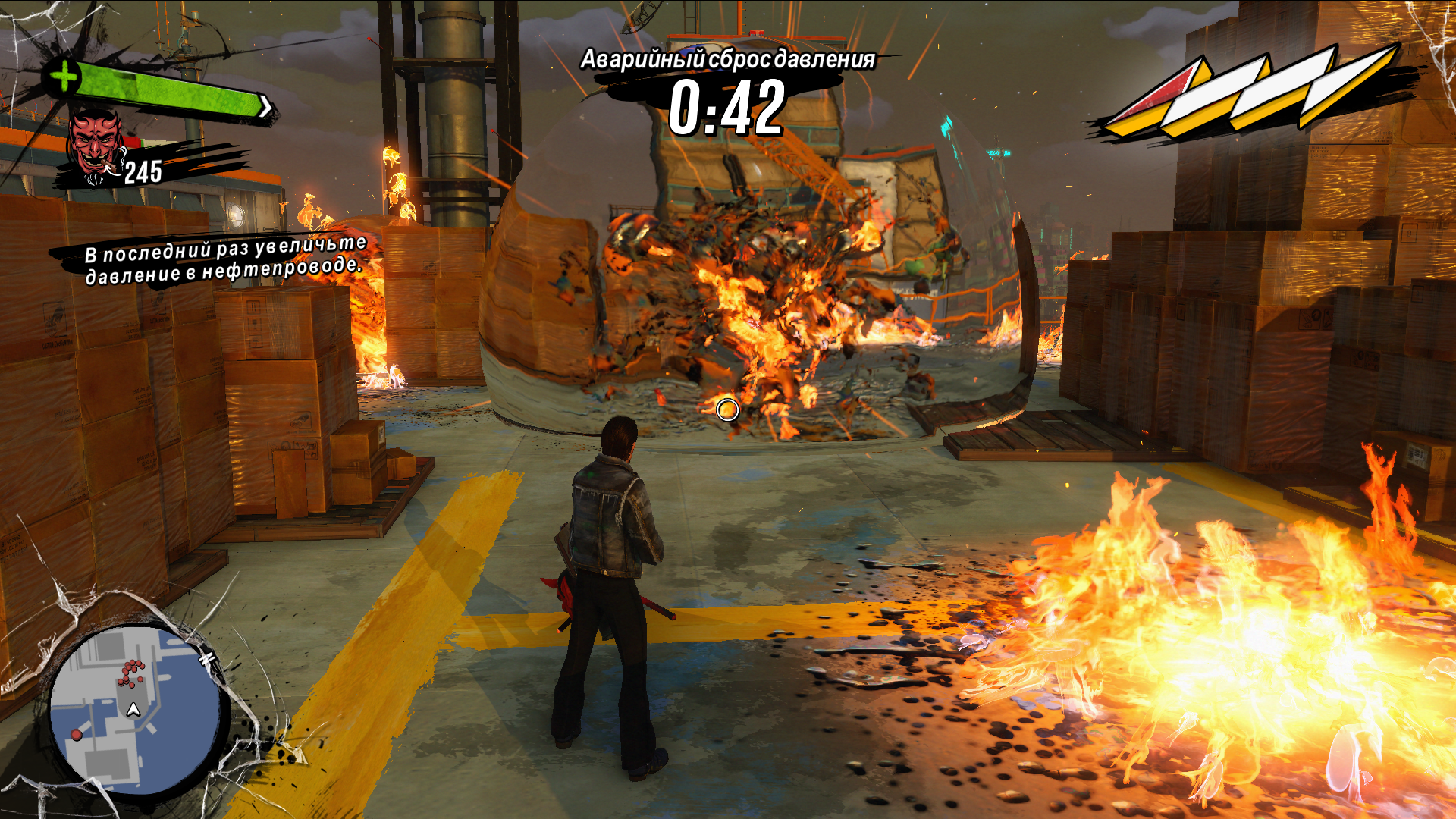Click the white player arrow on the minimap
Viewport: 1456px width, 819px height.
133,710
